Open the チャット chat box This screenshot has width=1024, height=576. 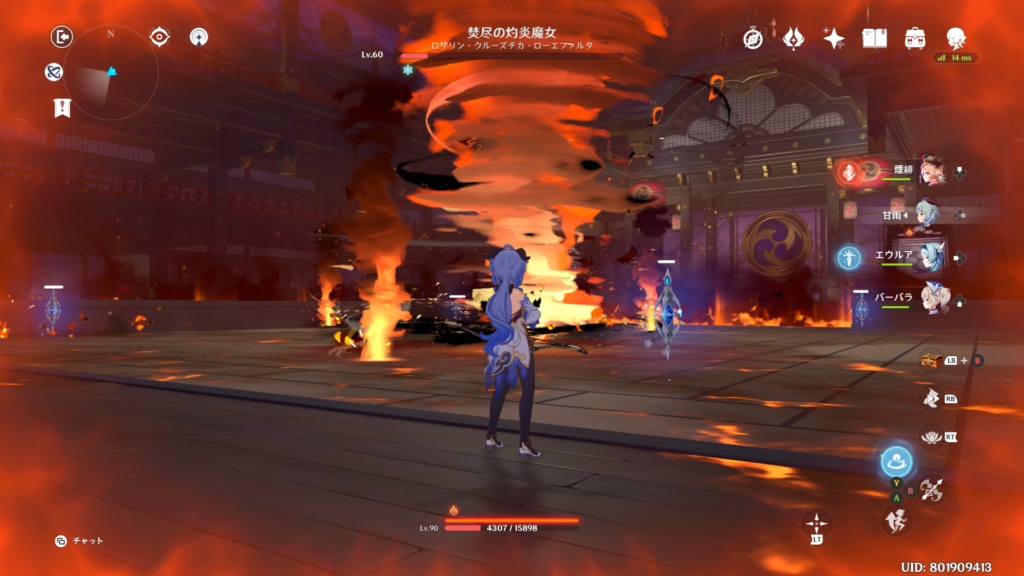[x=80, y=541]
